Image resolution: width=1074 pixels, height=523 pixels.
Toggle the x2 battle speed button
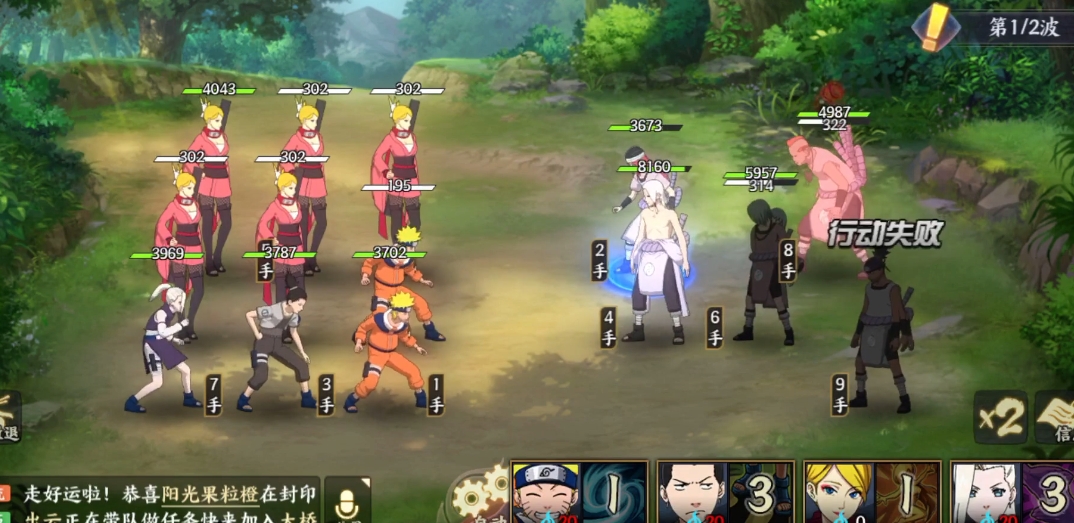(x=1000, y=418)
